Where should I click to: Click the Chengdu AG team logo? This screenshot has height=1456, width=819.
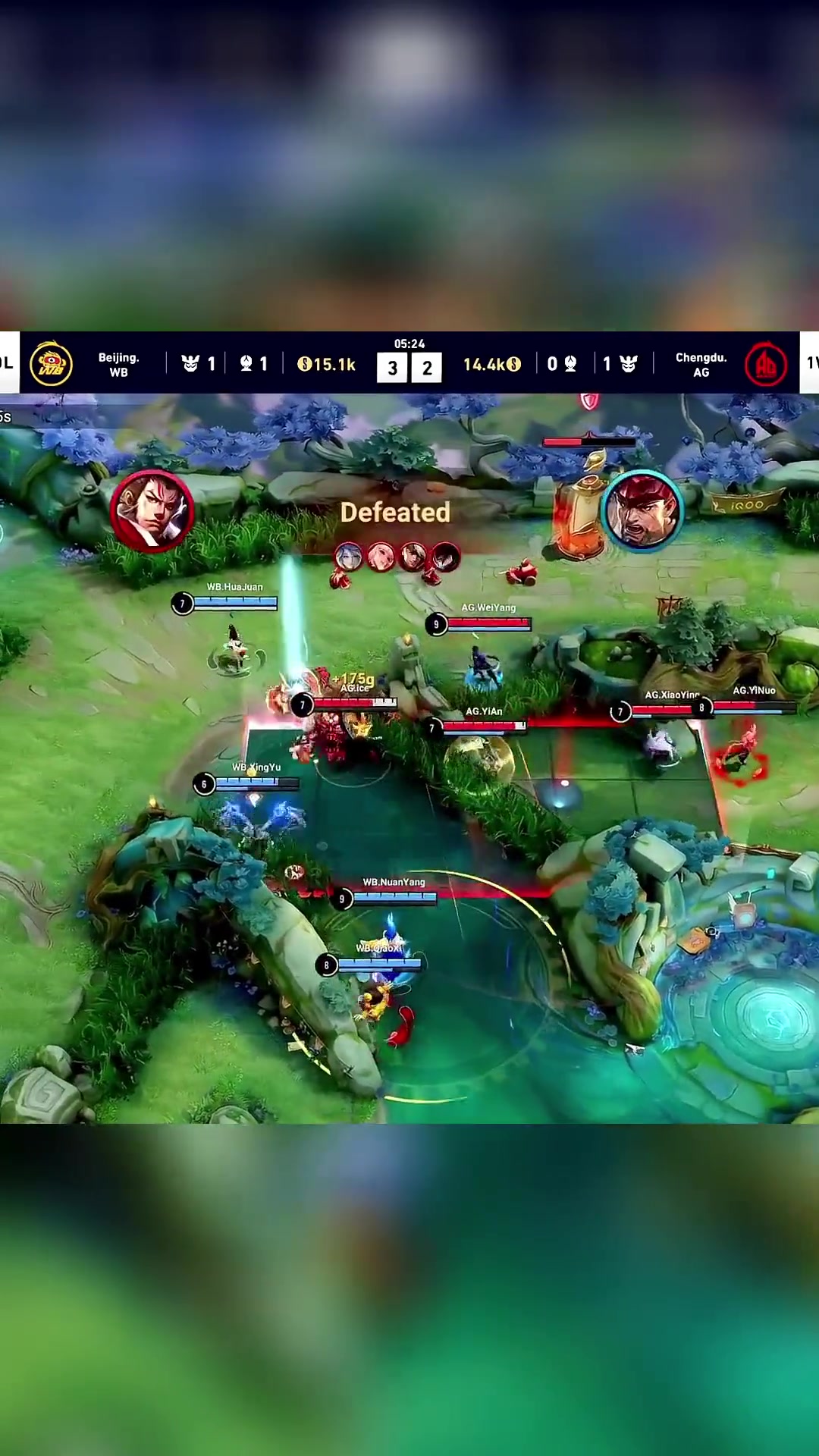point(765,364)
